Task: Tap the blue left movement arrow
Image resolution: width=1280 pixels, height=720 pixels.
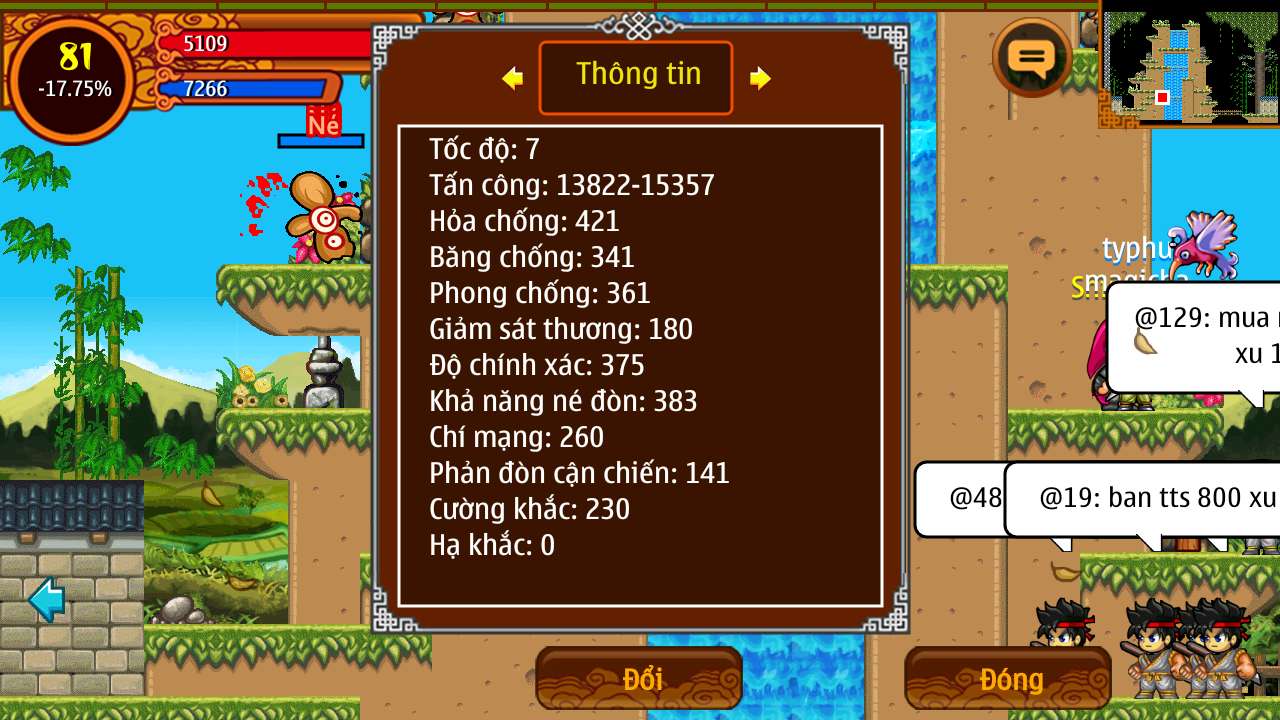Action: [47, 599]
